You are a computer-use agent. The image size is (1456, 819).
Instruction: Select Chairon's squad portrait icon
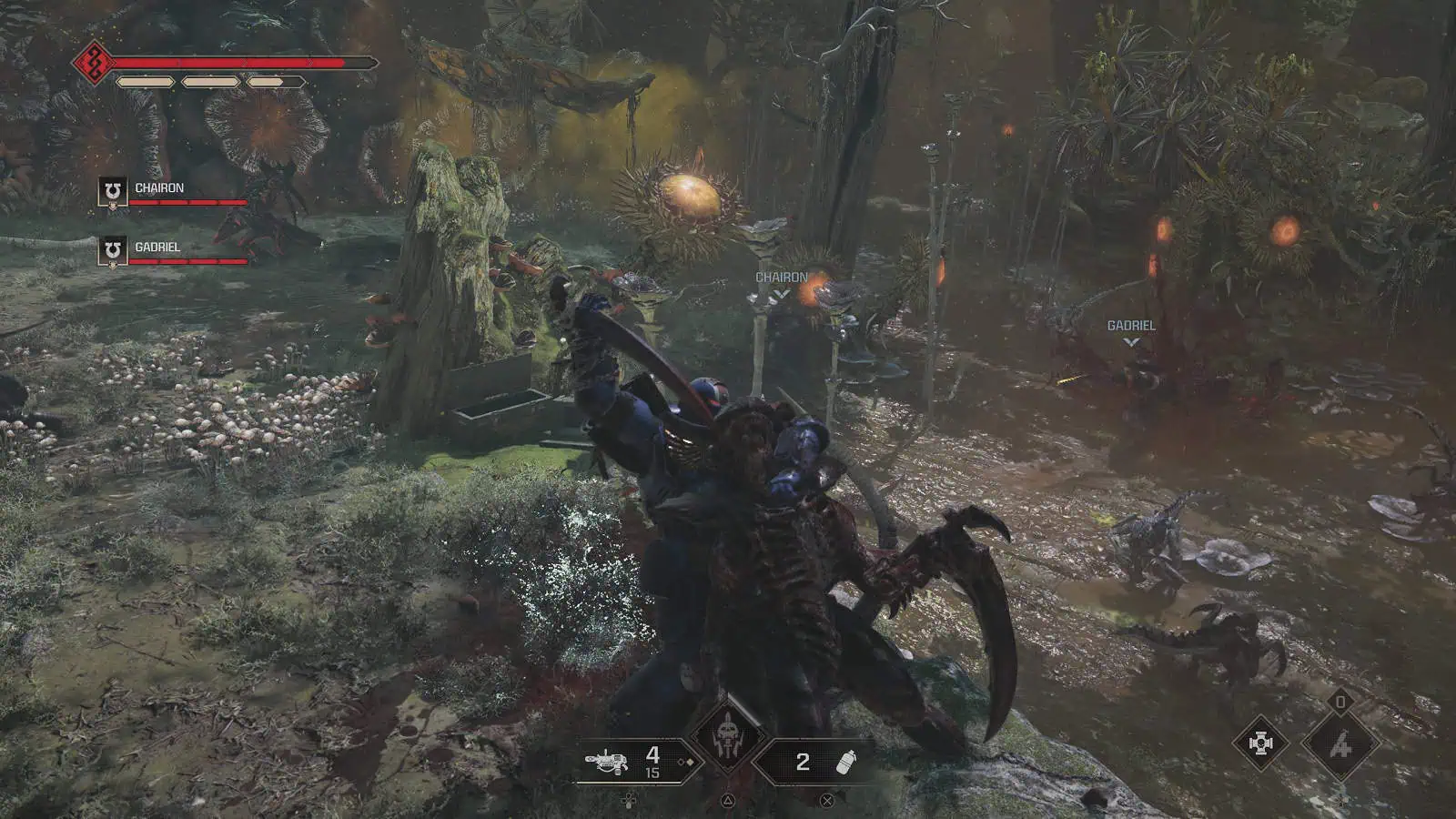112,192
